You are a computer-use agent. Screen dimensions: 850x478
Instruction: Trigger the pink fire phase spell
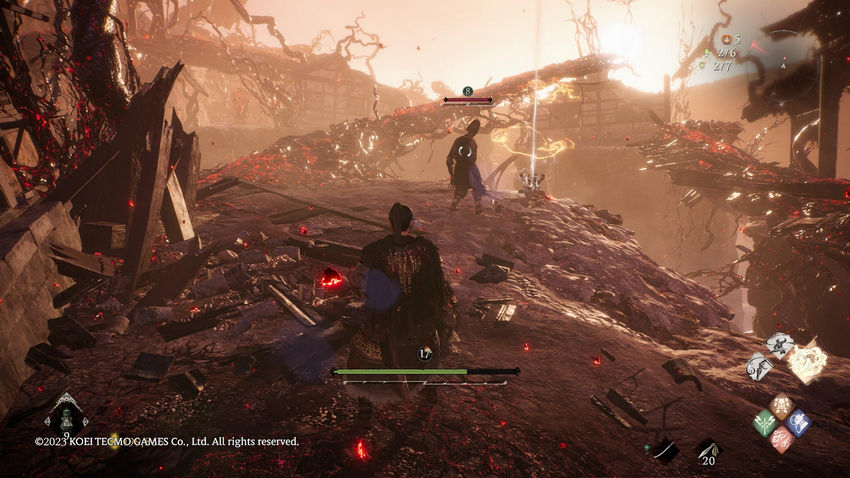781,440
